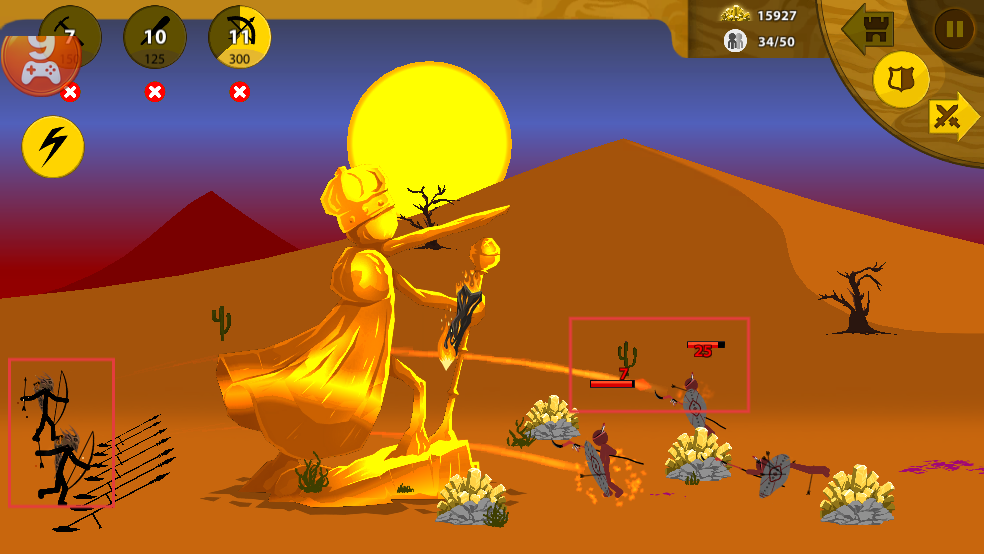984x554 pixels.
Task: Train a clubman costing 125 gold
Action: (155, 37)
